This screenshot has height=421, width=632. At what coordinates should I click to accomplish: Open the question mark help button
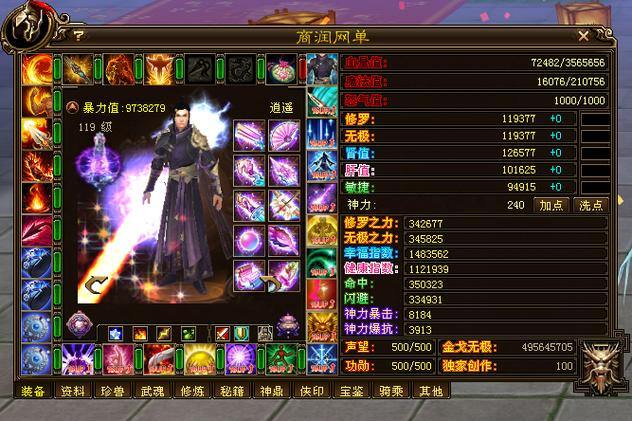point(78,35)
